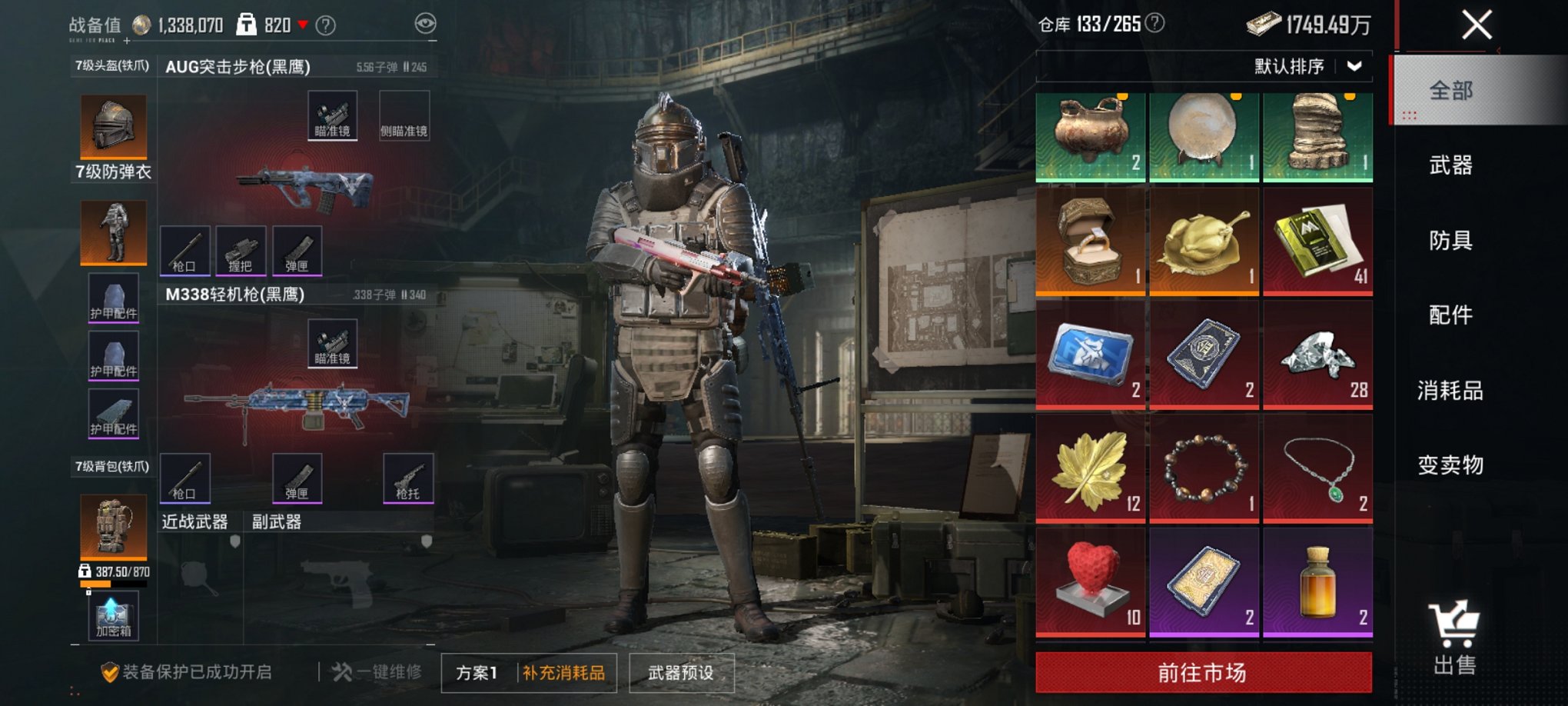Screen dimensions: 1568x706
Task: Open the 加密箱 encrypted box slot
Action: (x=113, y=615)
